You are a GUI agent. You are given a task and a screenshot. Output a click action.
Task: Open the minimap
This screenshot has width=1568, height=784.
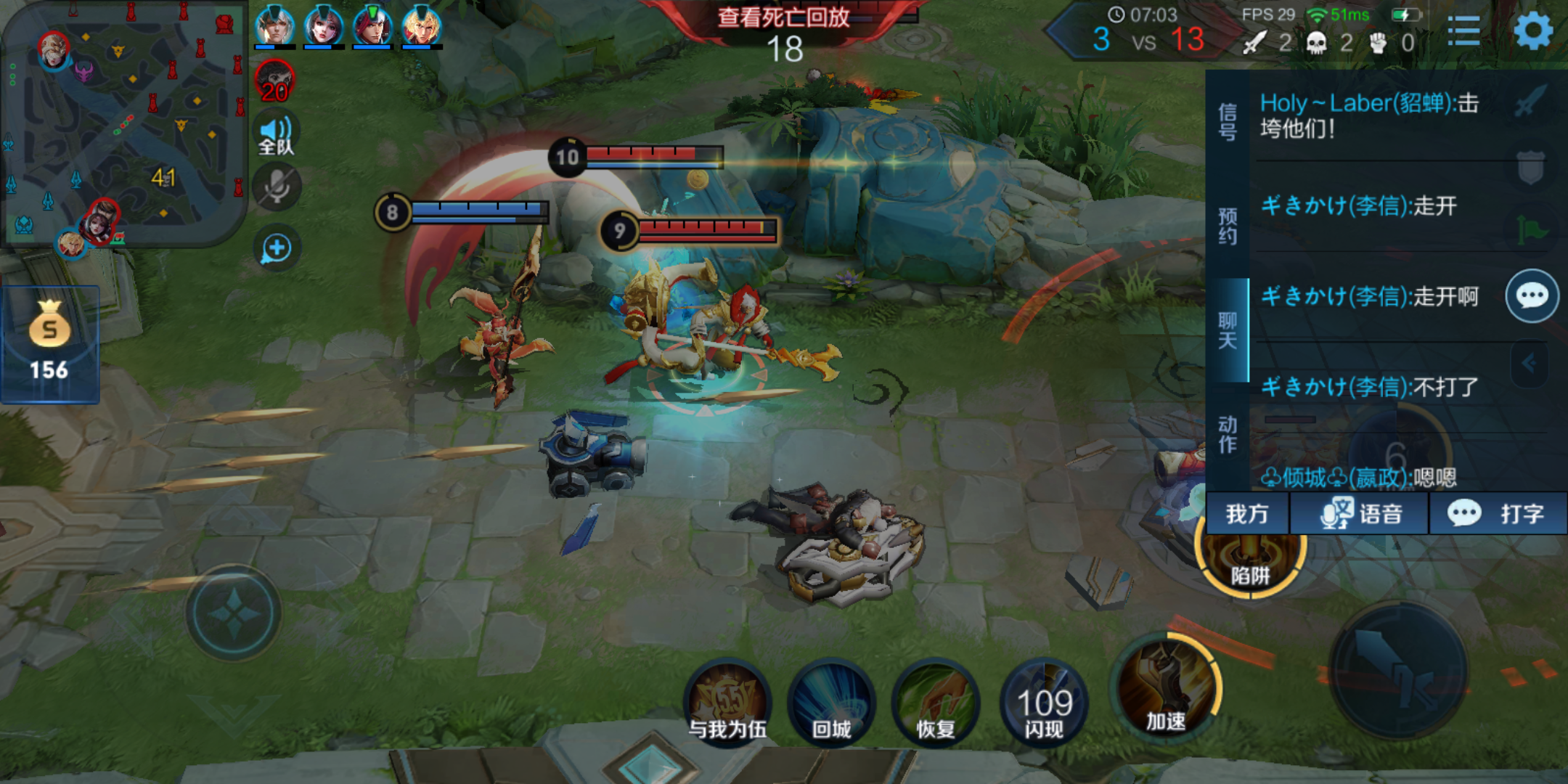tap(123, 123)
